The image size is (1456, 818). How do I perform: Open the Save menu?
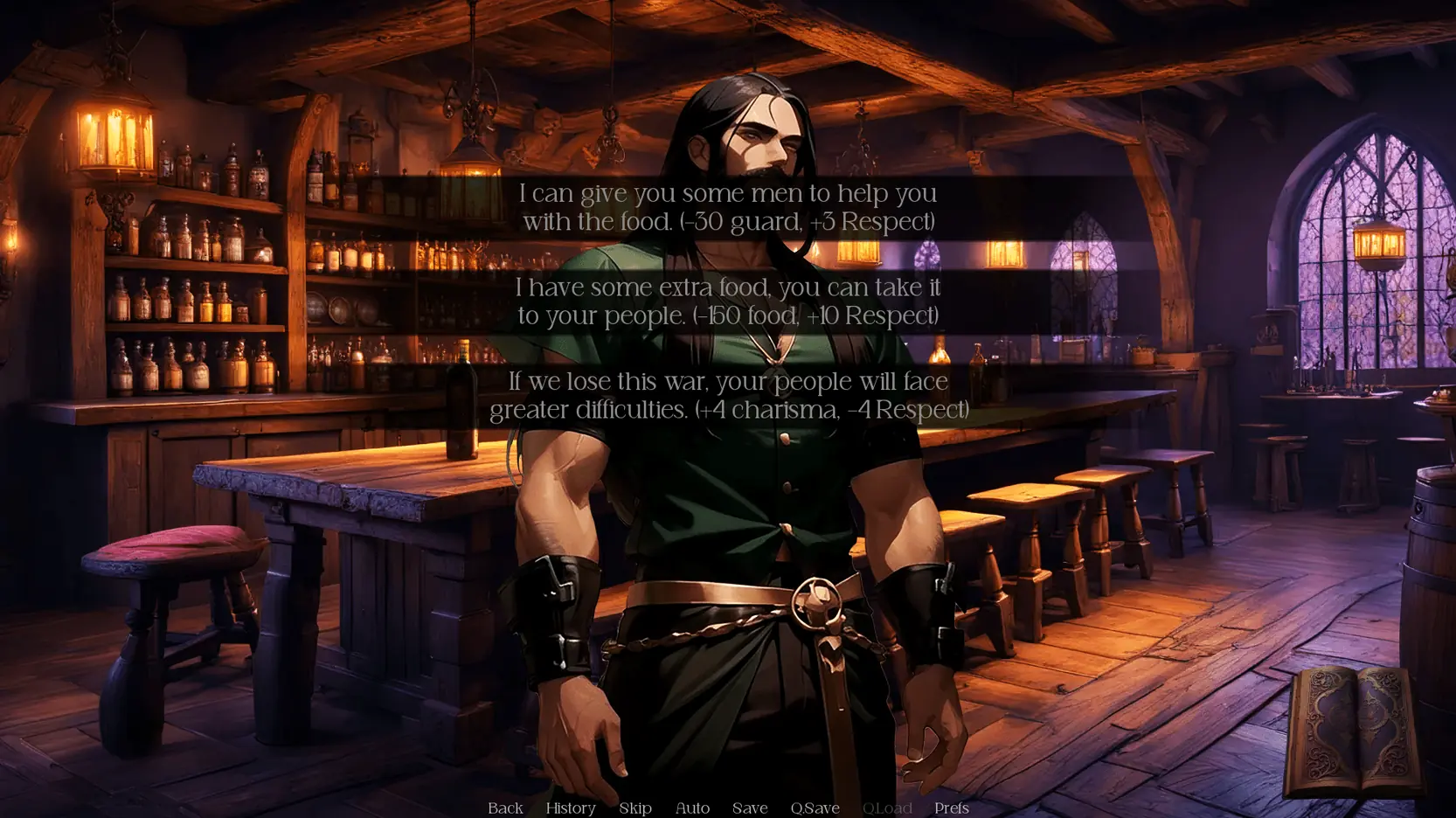coord(750,808)
